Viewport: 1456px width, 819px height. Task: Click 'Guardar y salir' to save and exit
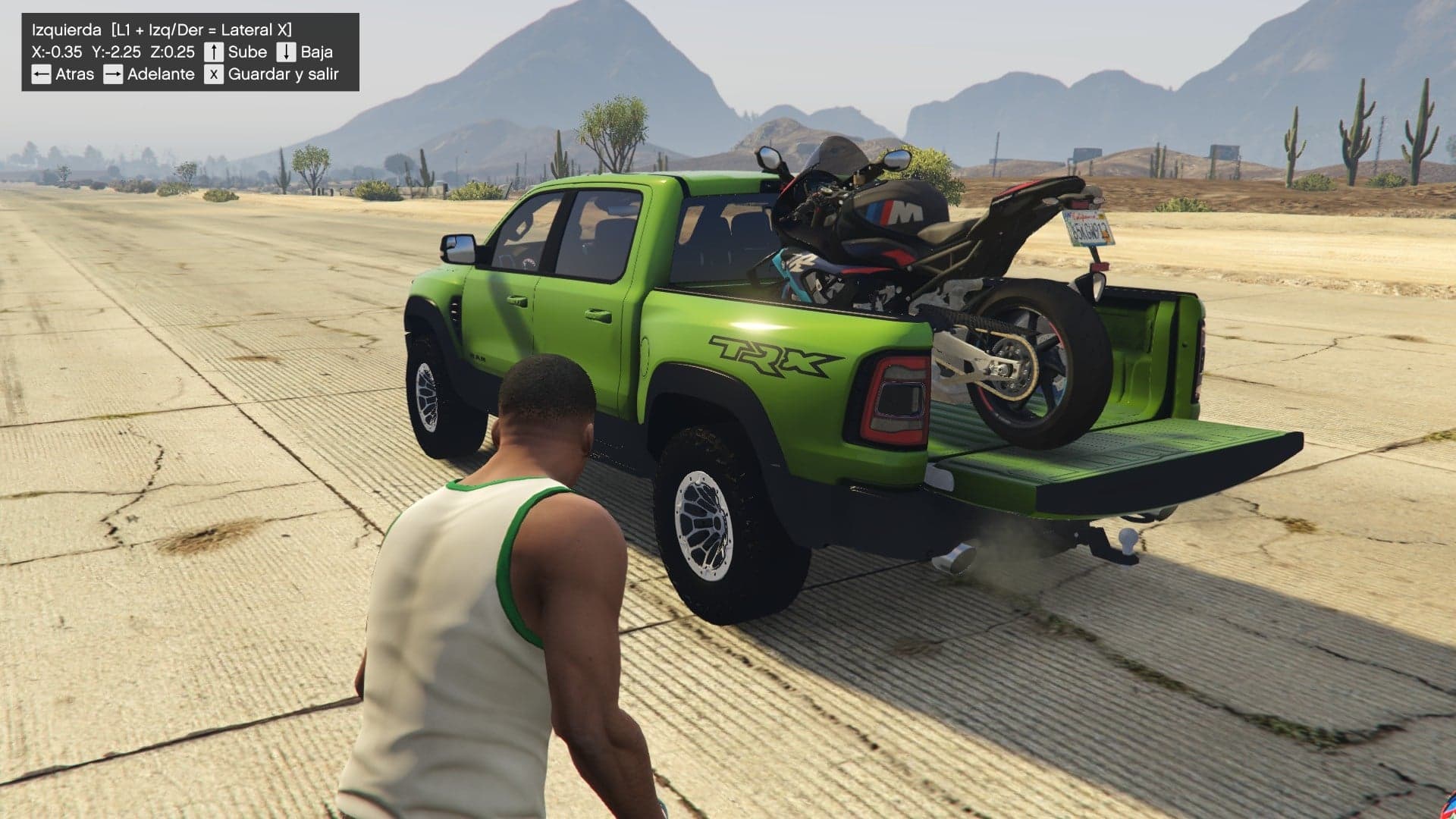284,74
